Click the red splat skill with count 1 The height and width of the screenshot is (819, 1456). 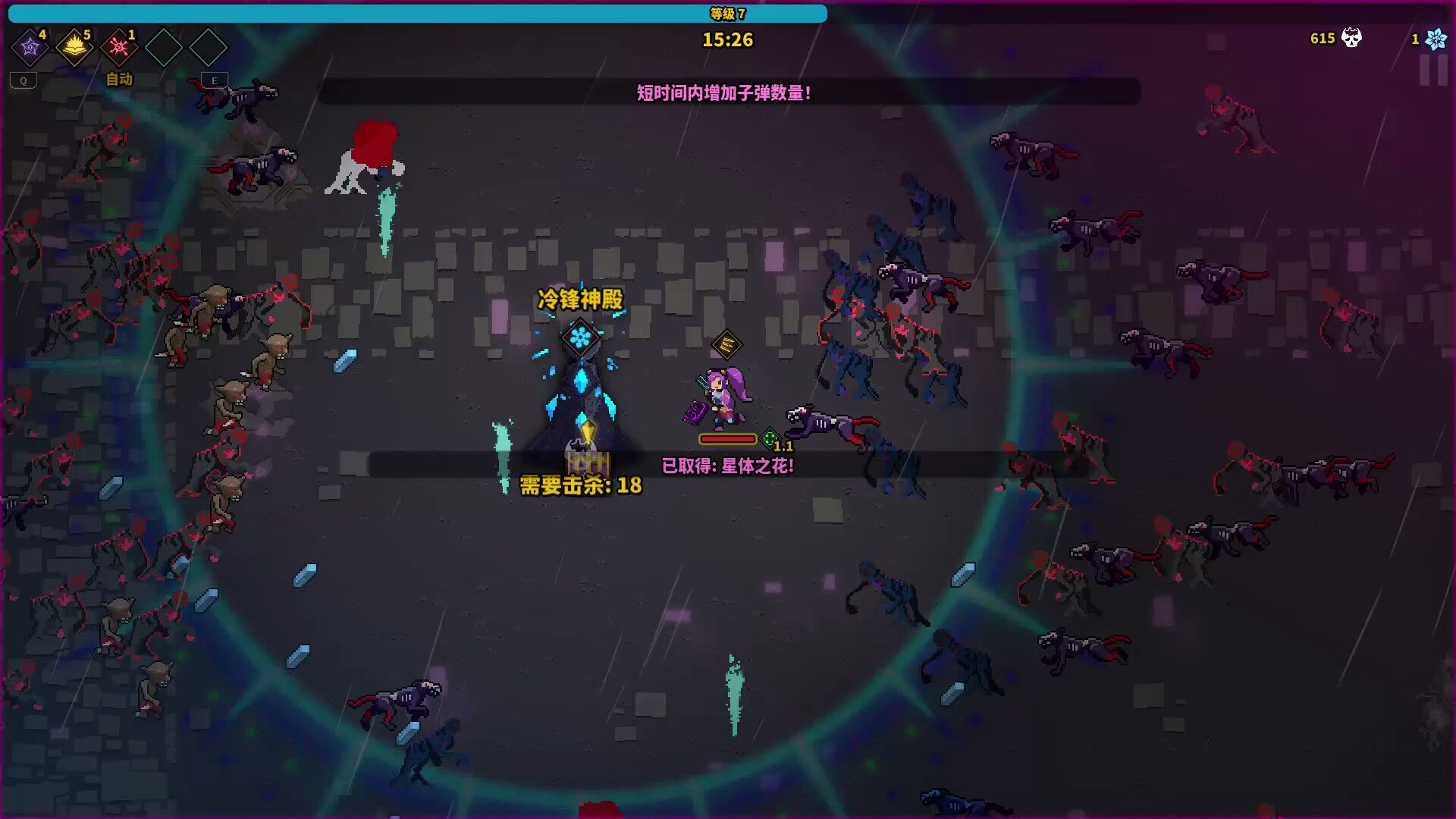click(118, 47)
